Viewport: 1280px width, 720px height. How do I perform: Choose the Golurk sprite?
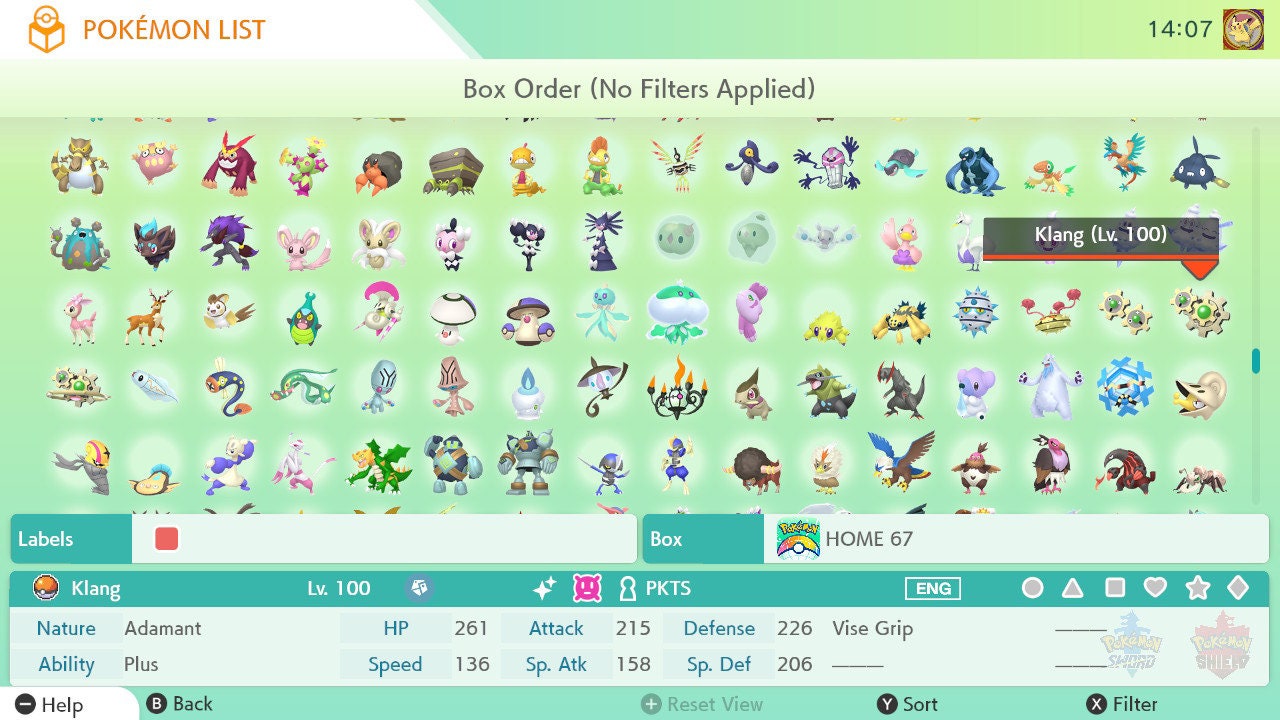coord(527,463)
